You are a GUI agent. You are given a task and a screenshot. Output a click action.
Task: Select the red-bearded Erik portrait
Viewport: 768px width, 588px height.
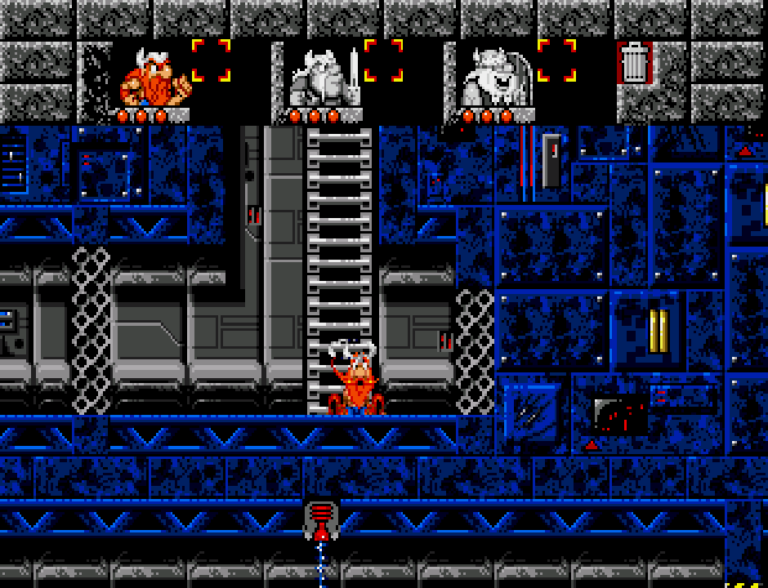[153, 77]
